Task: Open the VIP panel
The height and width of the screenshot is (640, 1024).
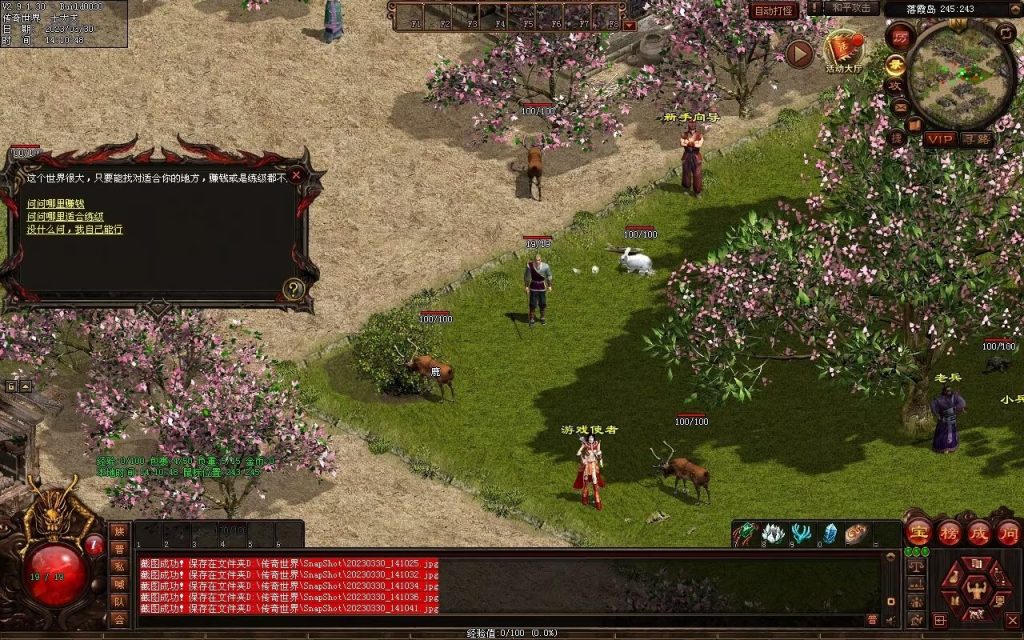Action: pyautogui.click(x=940, y=139)
